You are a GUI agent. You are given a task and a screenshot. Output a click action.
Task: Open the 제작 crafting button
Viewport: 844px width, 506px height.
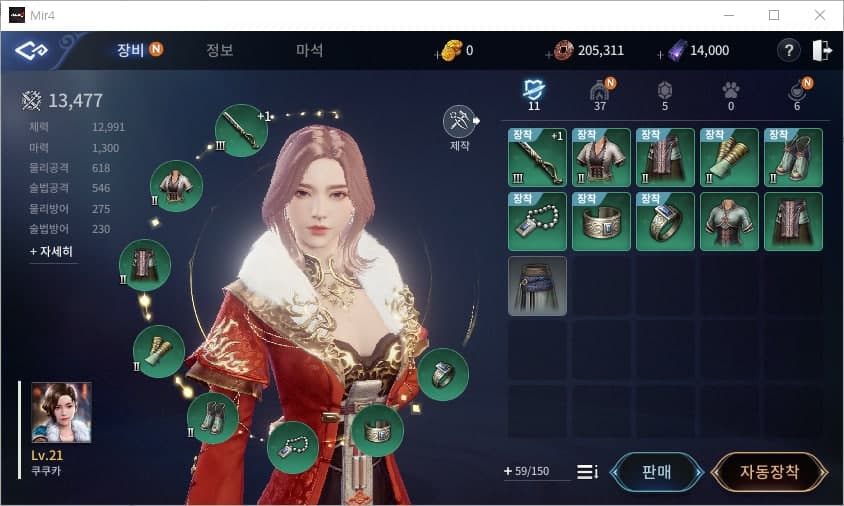pos(459,121)
